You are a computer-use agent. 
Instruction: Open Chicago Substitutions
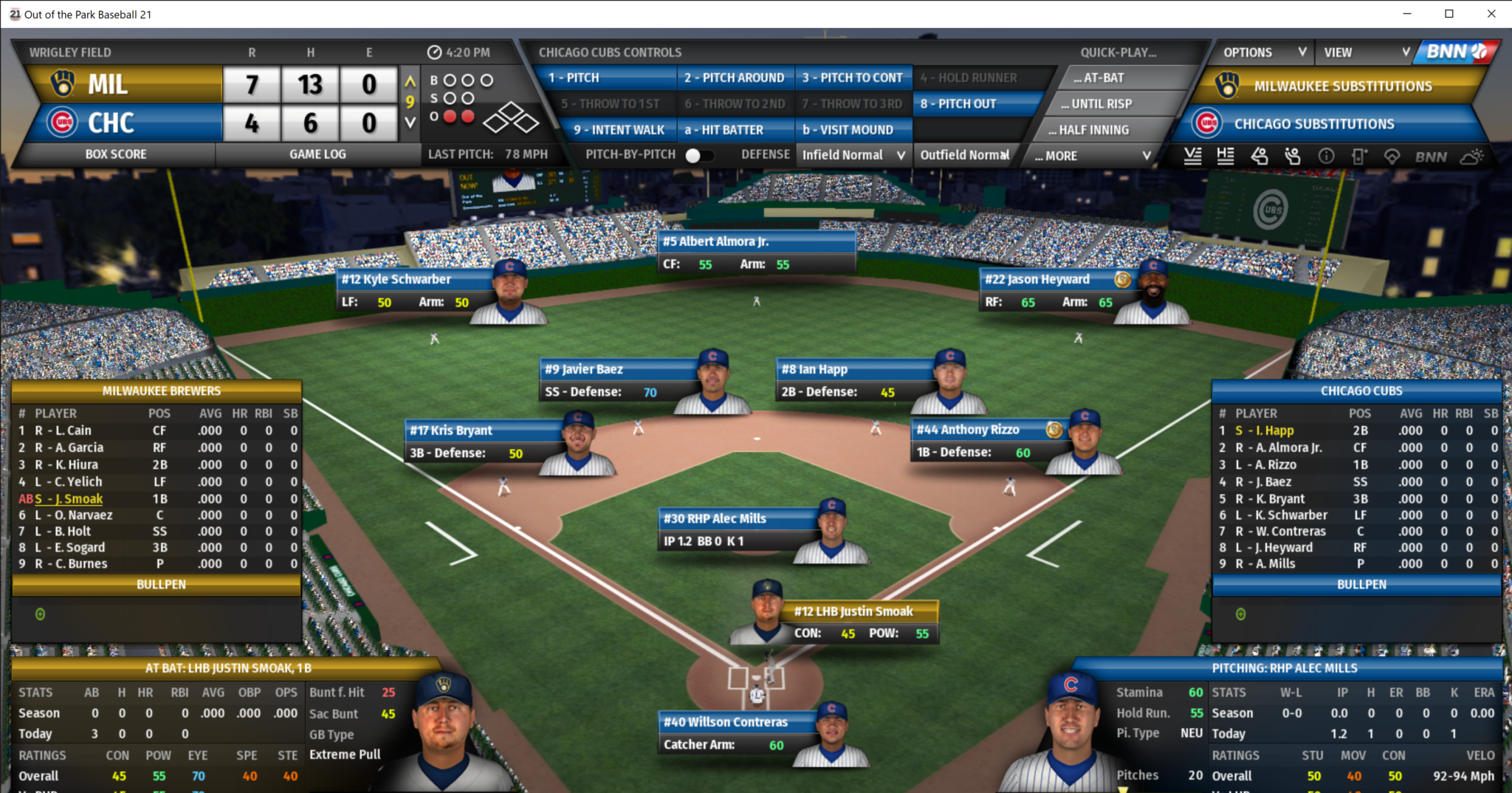point(1314,124)
